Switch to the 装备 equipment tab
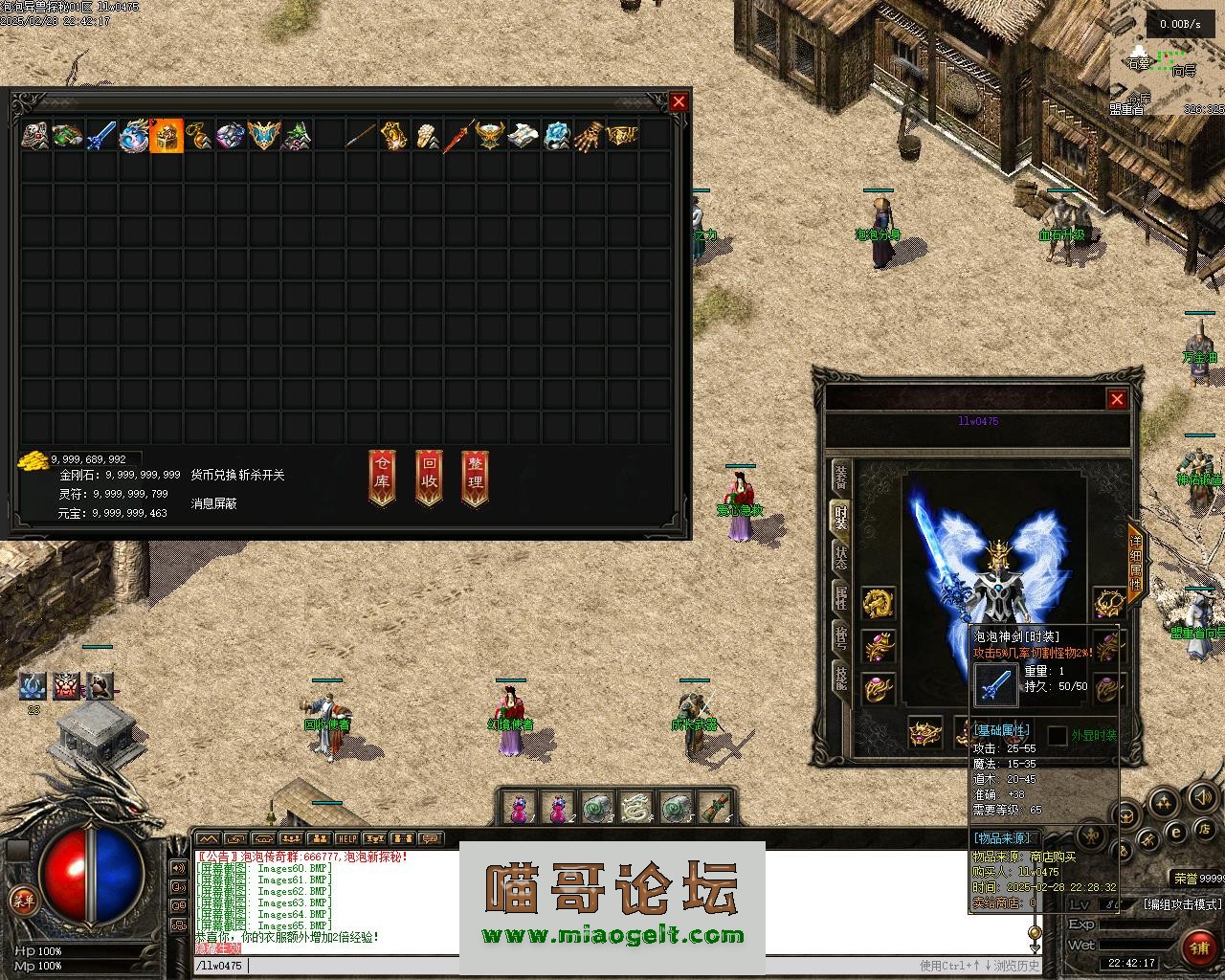This screenshot has width=1225, height=980. [840, 476]
